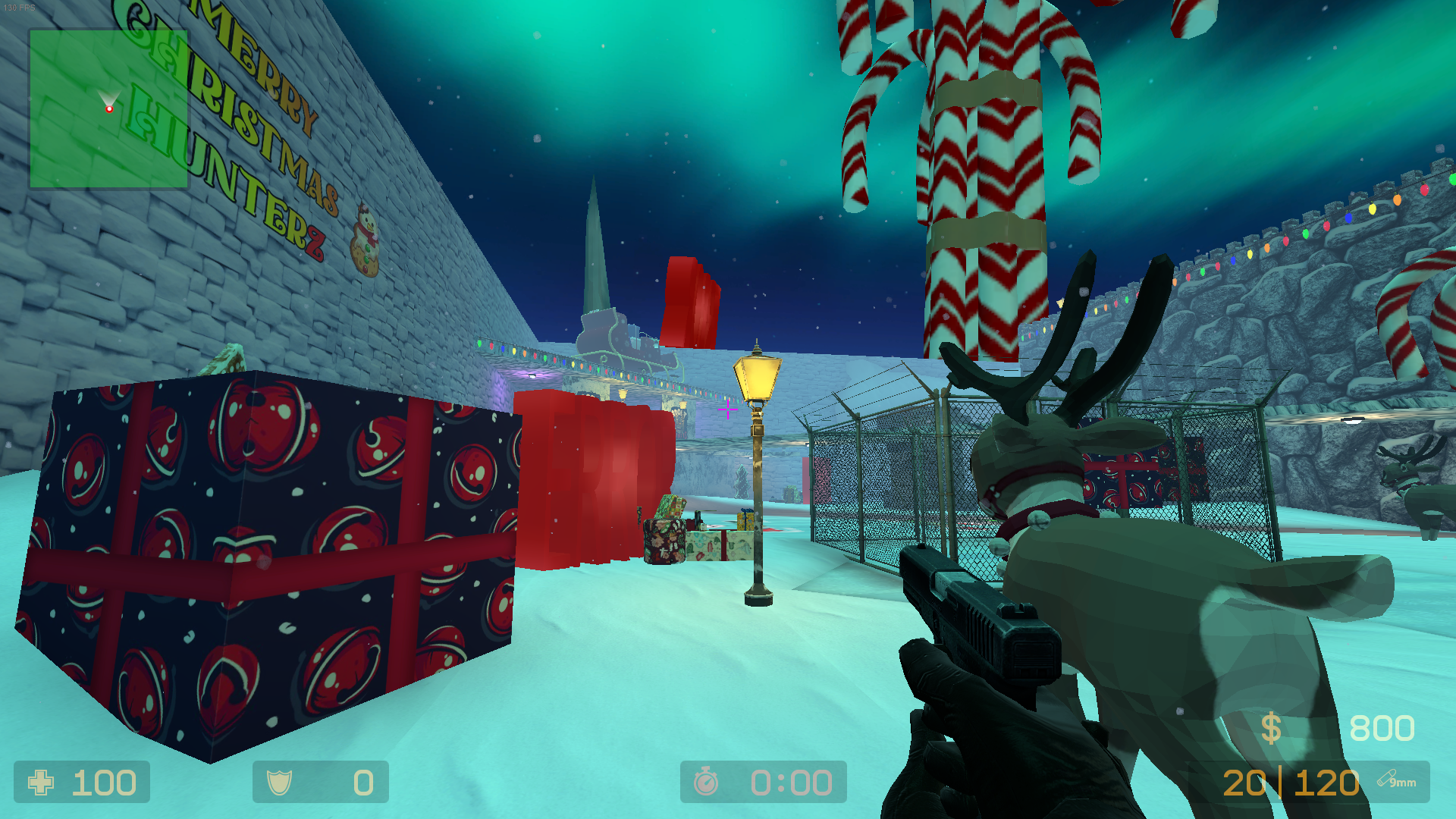Click the green radar minimap
Viewport: 1456px width, 819px height.
[x=108, y=108]
